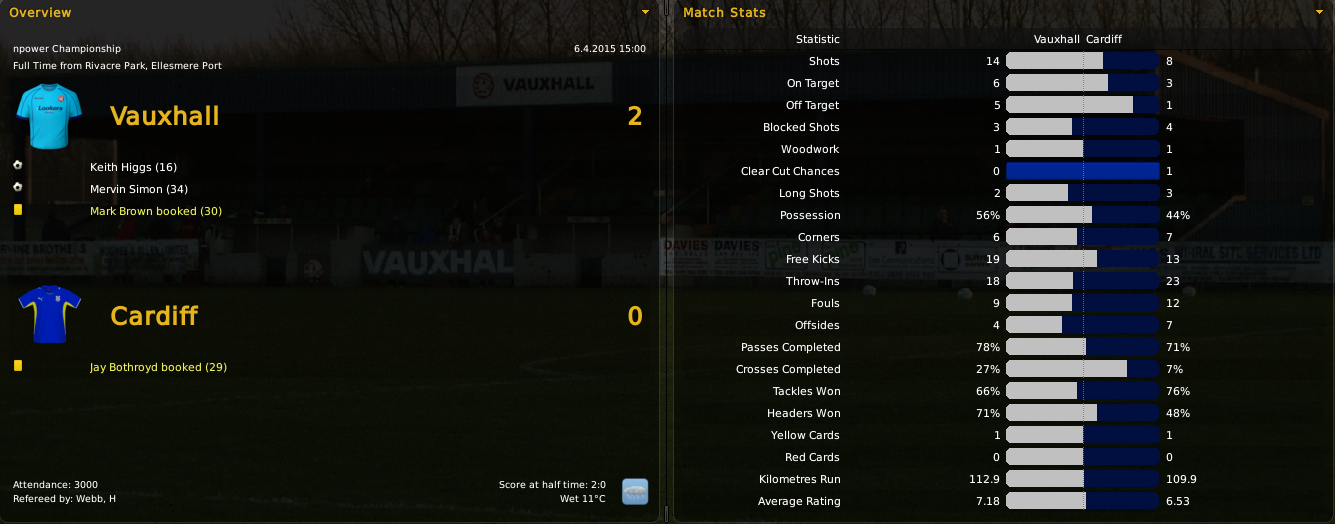This screenshot has width=1335, height=524.
Task: Select the large Vauxhall team name in Overview
Action: [x=164, y=116]
